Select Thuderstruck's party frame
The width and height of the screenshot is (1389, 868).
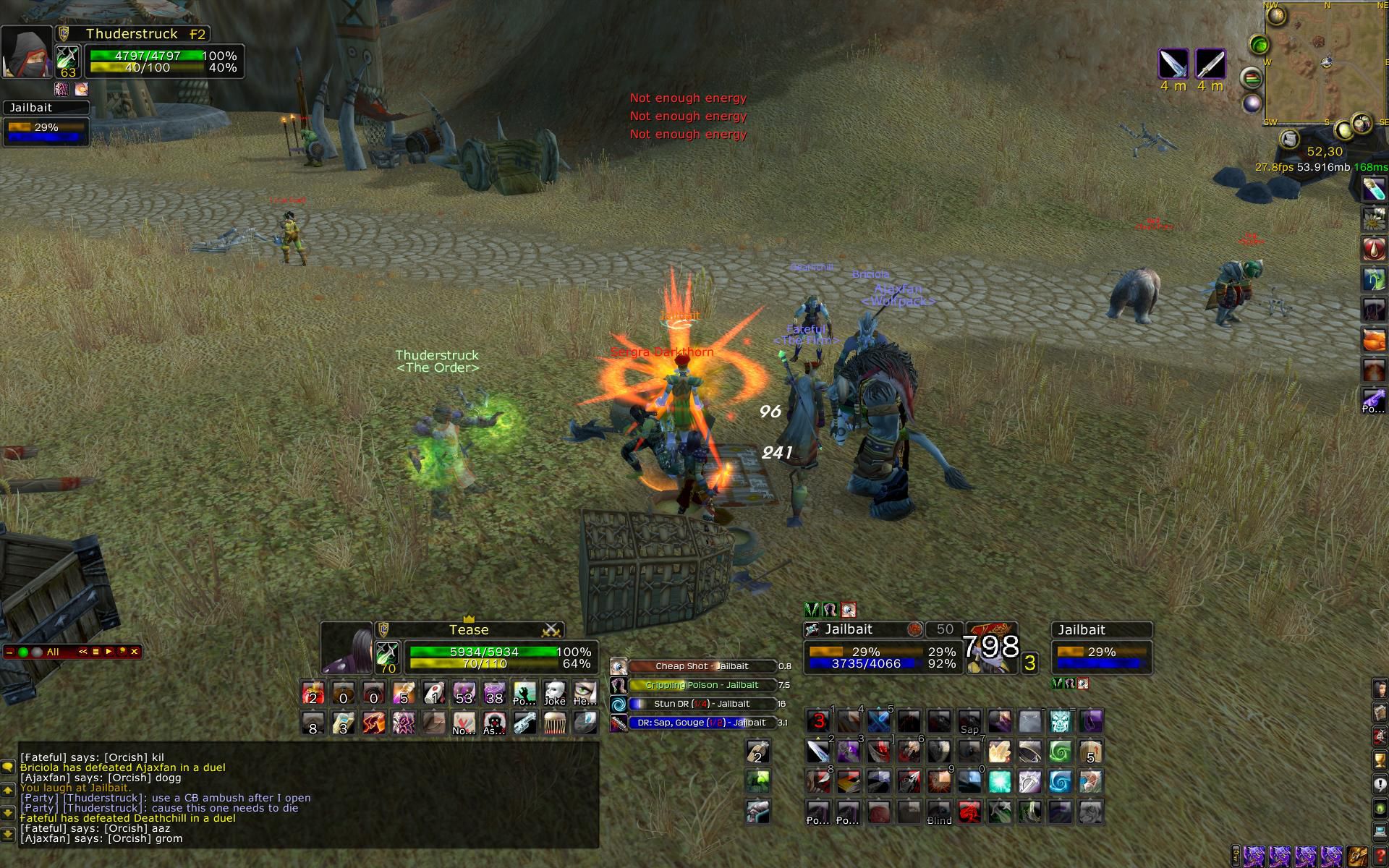132,34
